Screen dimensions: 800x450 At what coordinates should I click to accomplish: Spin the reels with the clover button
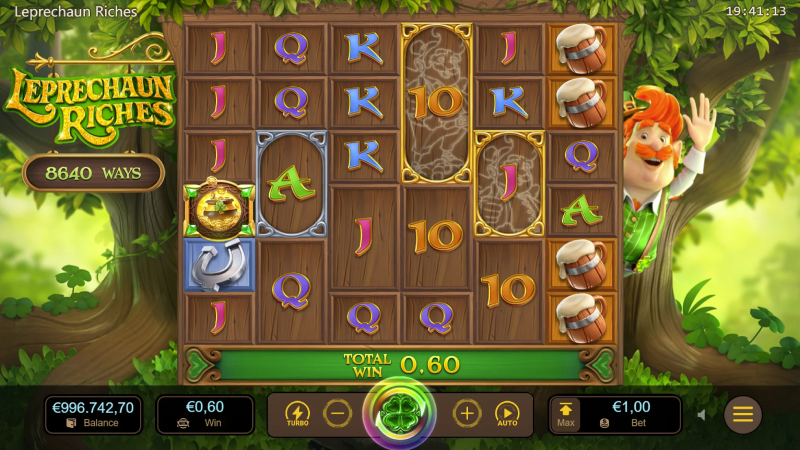400,414
